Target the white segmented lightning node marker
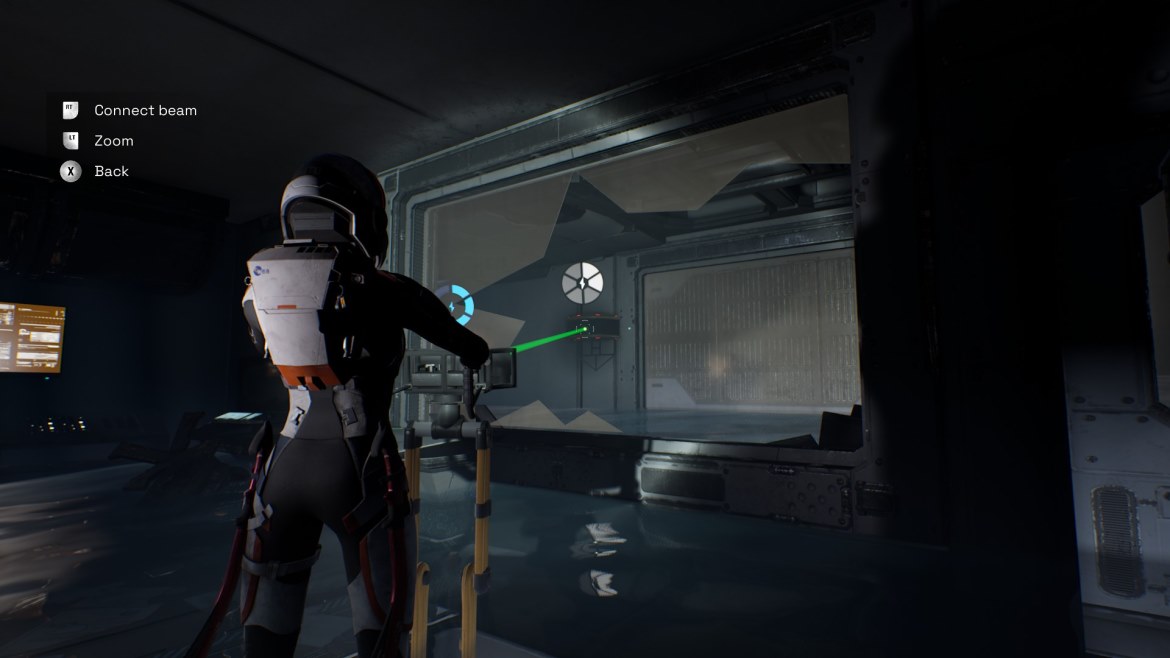The image size is (1170, 658). pyautogui.click(x=582, y=283)
